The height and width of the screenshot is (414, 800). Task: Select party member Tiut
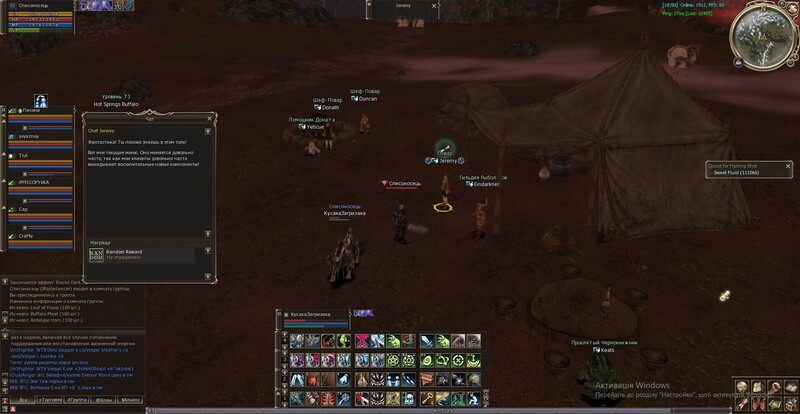[x=24, y=156]
